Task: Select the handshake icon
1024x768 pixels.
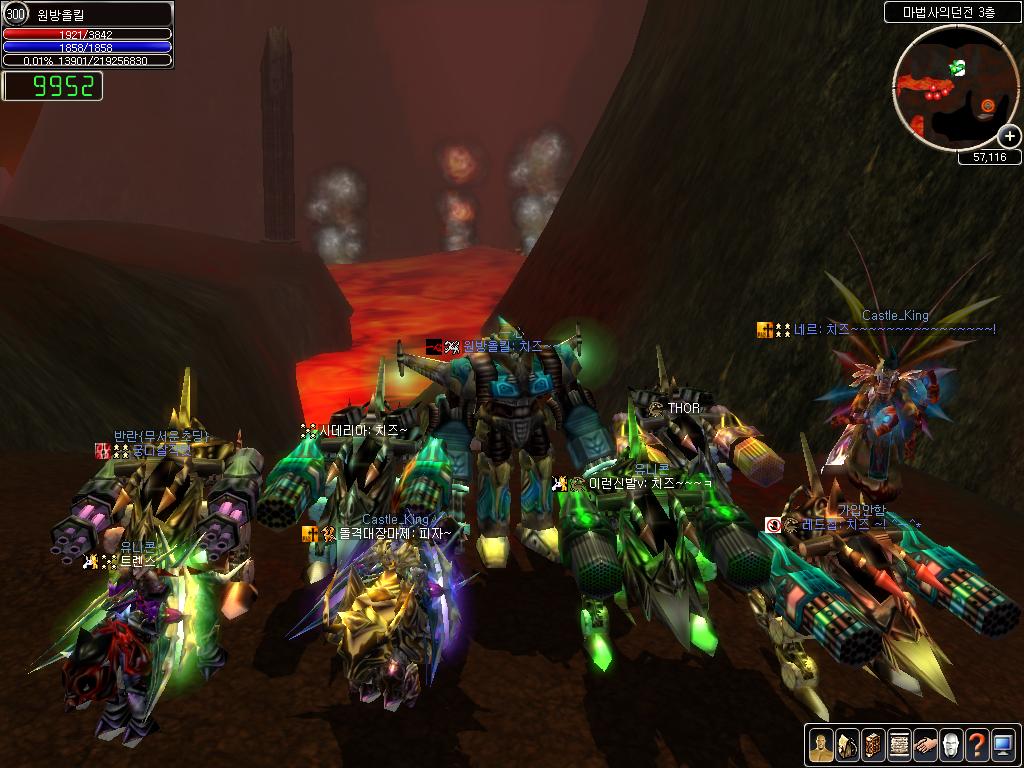Action: pyautogui.click(x=925, y=745)
